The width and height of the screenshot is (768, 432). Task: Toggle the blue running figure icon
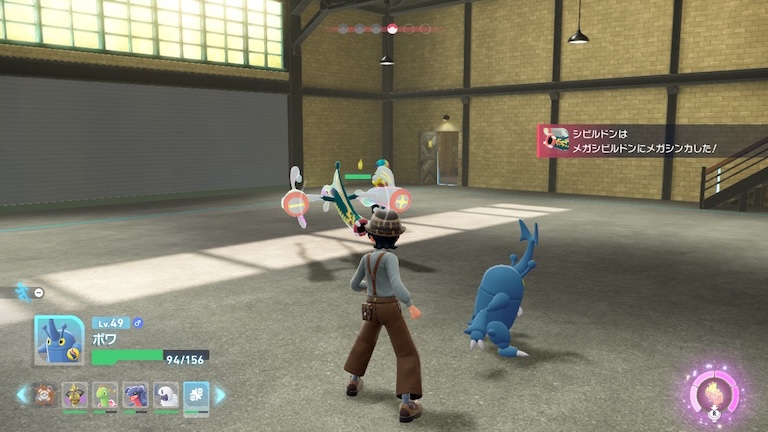[22, 292]
